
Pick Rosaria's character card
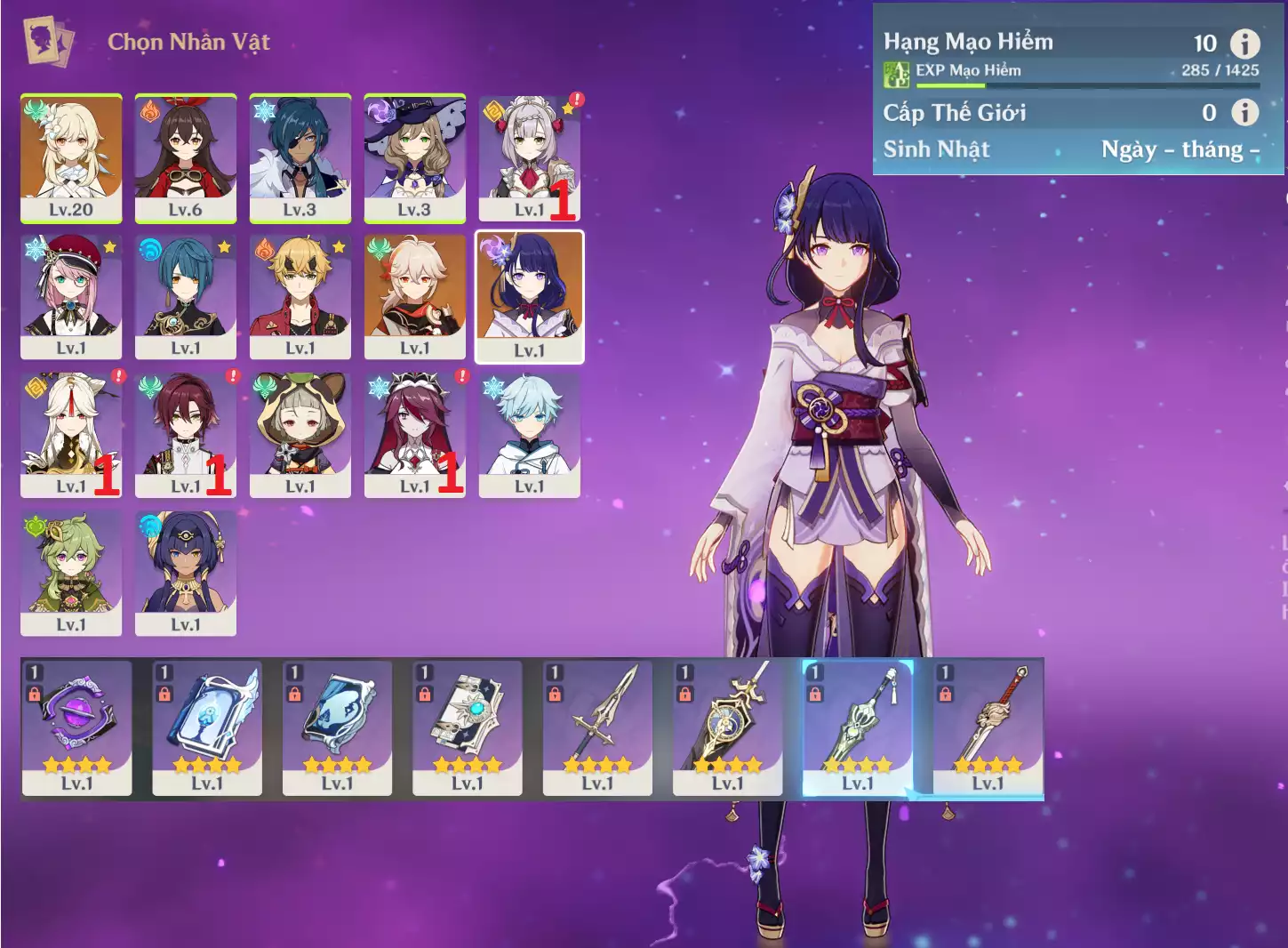pos(414,434)
